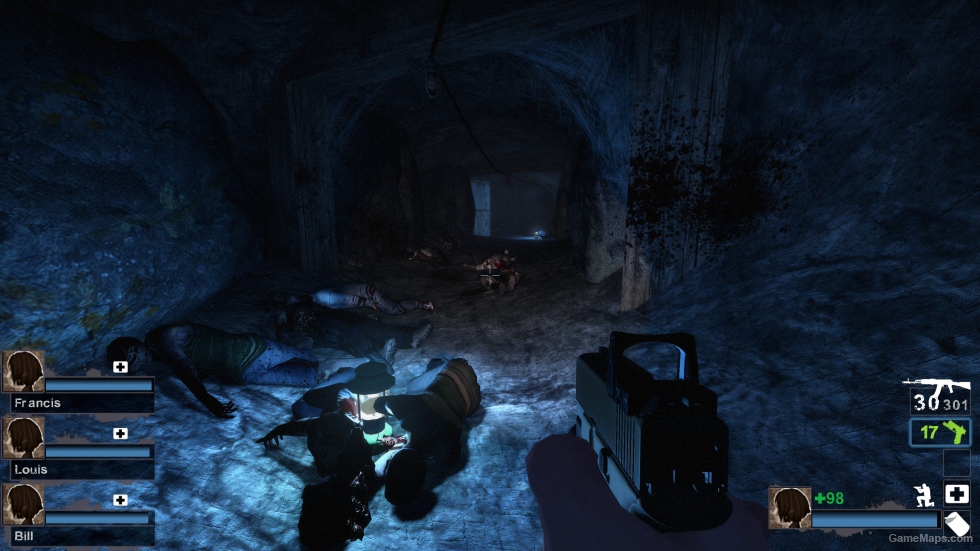Select the first aid kit slot

[x=957, y=493]
